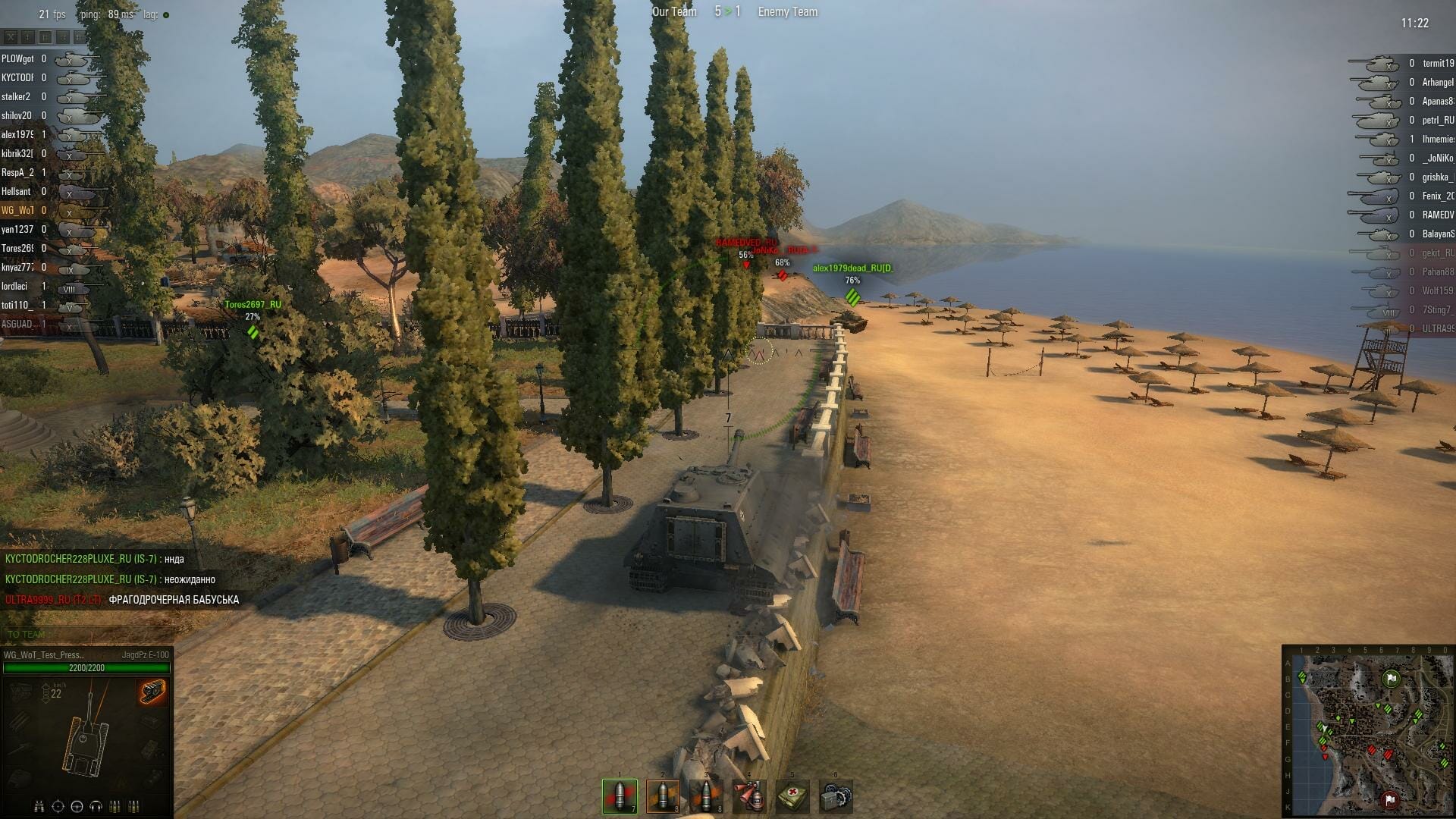
Task: Use the first aid kit consumable
Action: [x=792, y=796]
